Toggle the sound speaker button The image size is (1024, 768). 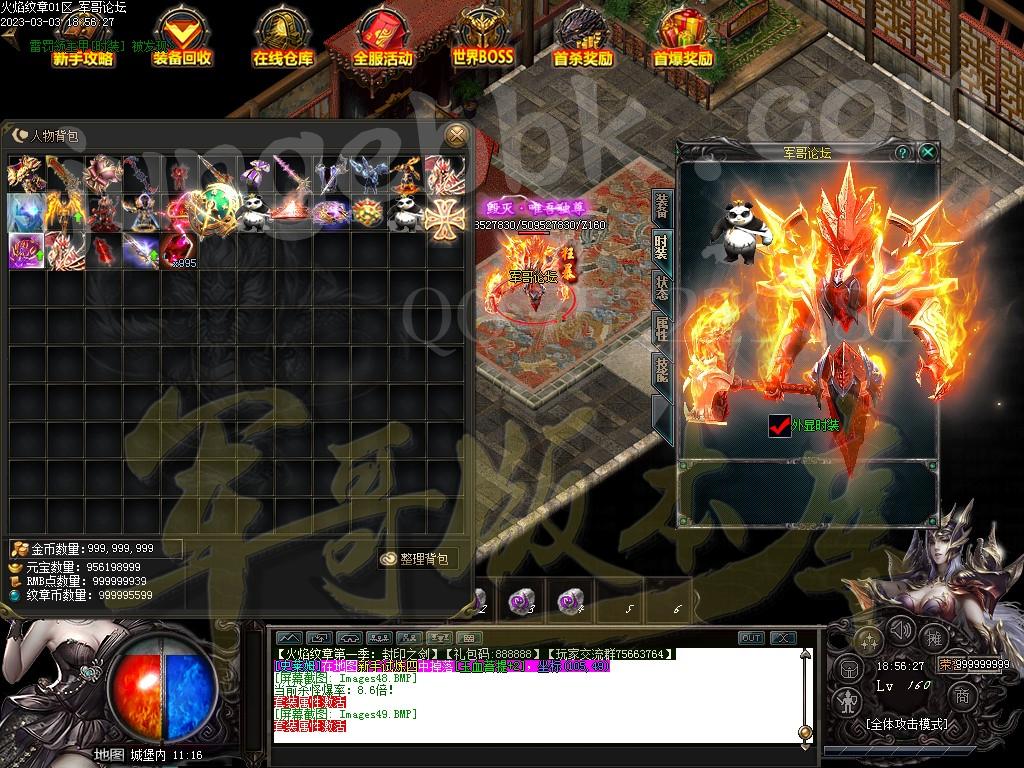pyautogui.click(x=901, y=630)
